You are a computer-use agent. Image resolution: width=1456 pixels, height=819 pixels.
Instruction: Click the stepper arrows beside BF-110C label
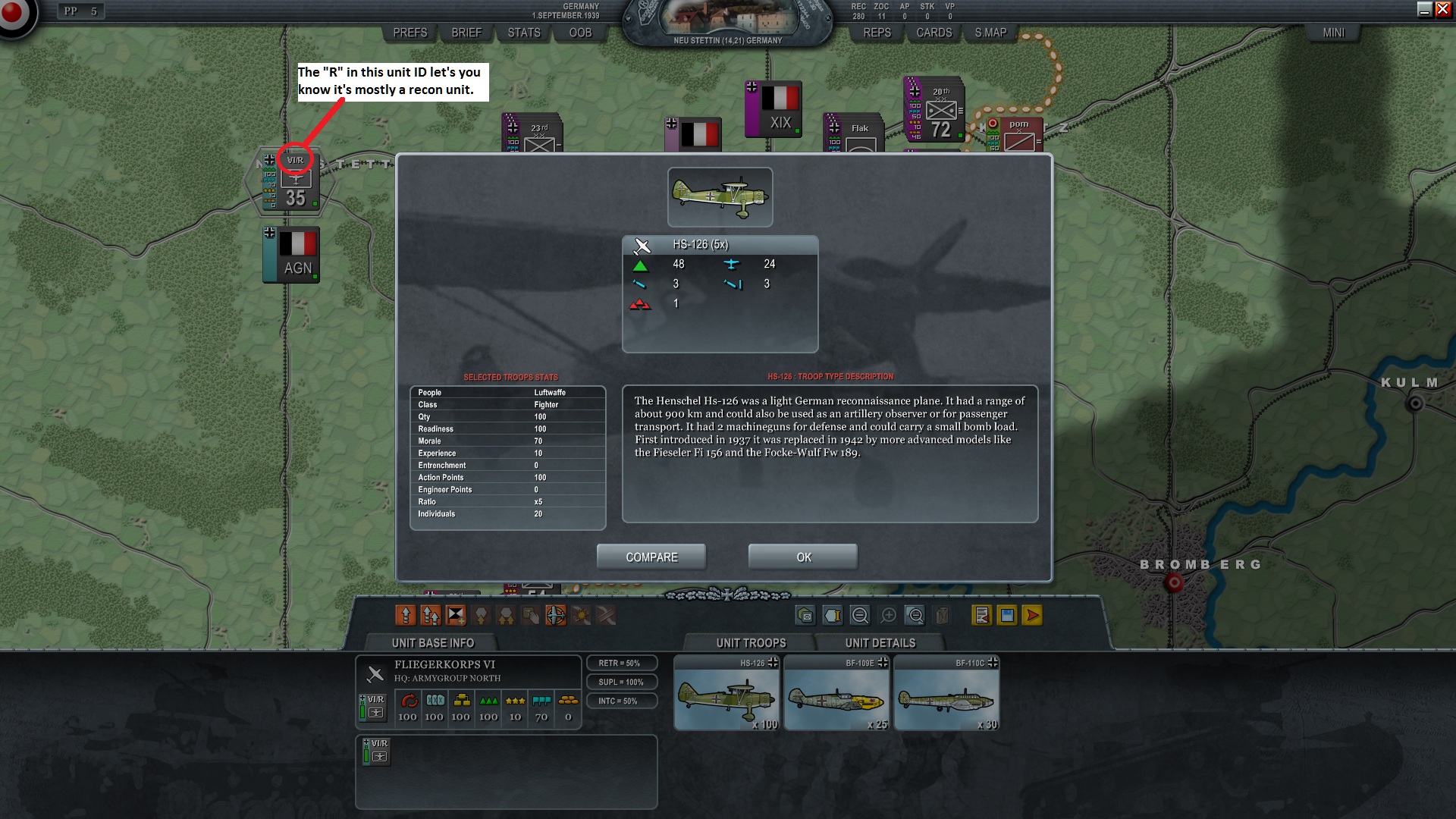coord(992,661)
